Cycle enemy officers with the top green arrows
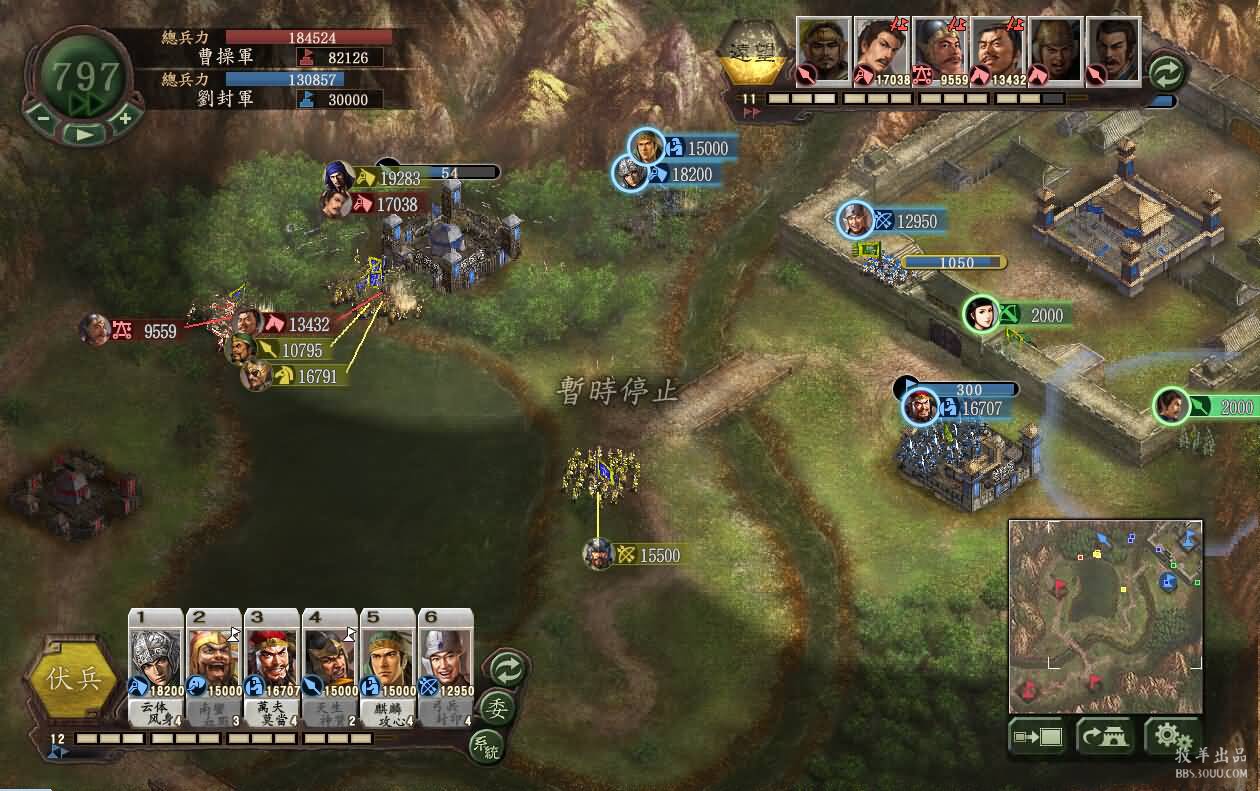 coord(1166,72)
